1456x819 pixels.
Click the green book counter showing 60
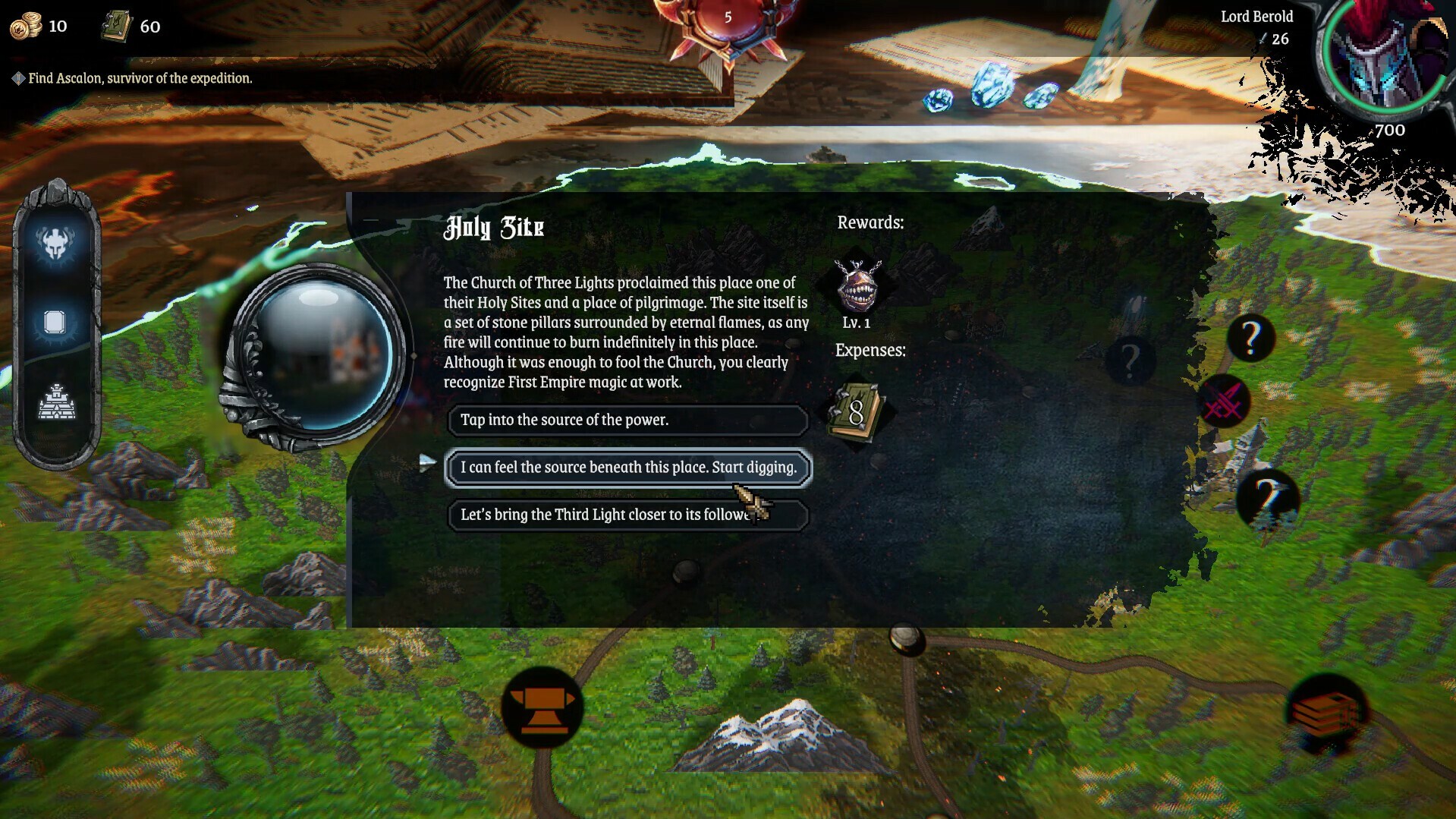point(133,26)
